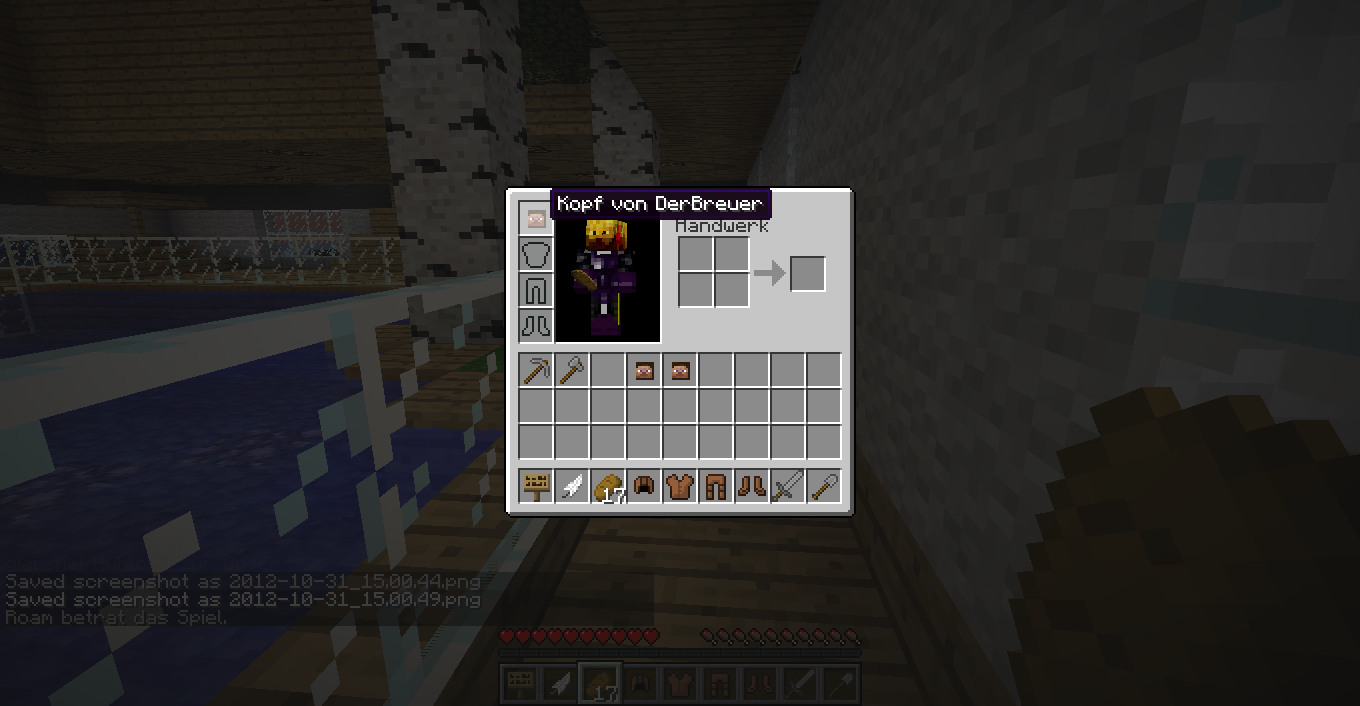Take the leather pants in the inventory window

pyautogui.click(x=716, y=487)
